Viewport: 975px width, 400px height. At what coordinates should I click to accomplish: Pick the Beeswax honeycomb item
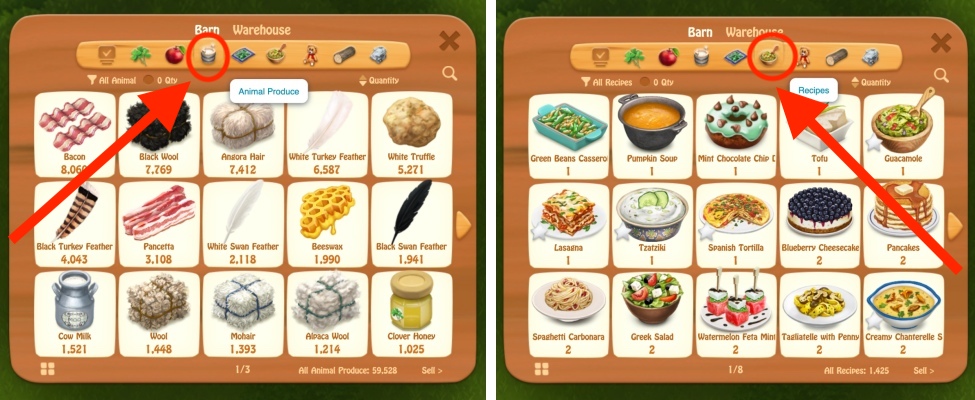coord(328,222)
